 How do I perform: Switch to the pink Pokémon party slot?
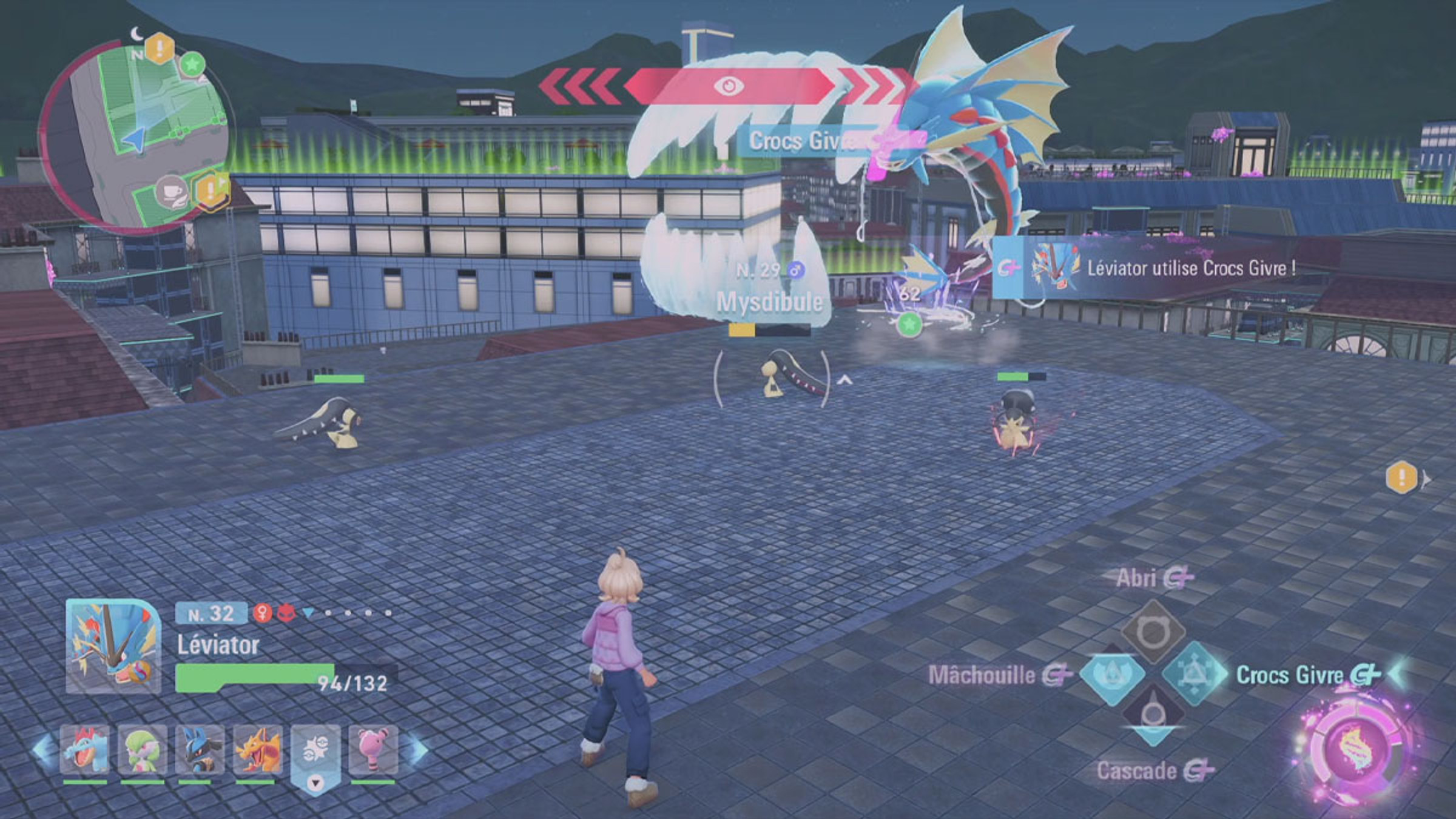click(x=372, y=750)
